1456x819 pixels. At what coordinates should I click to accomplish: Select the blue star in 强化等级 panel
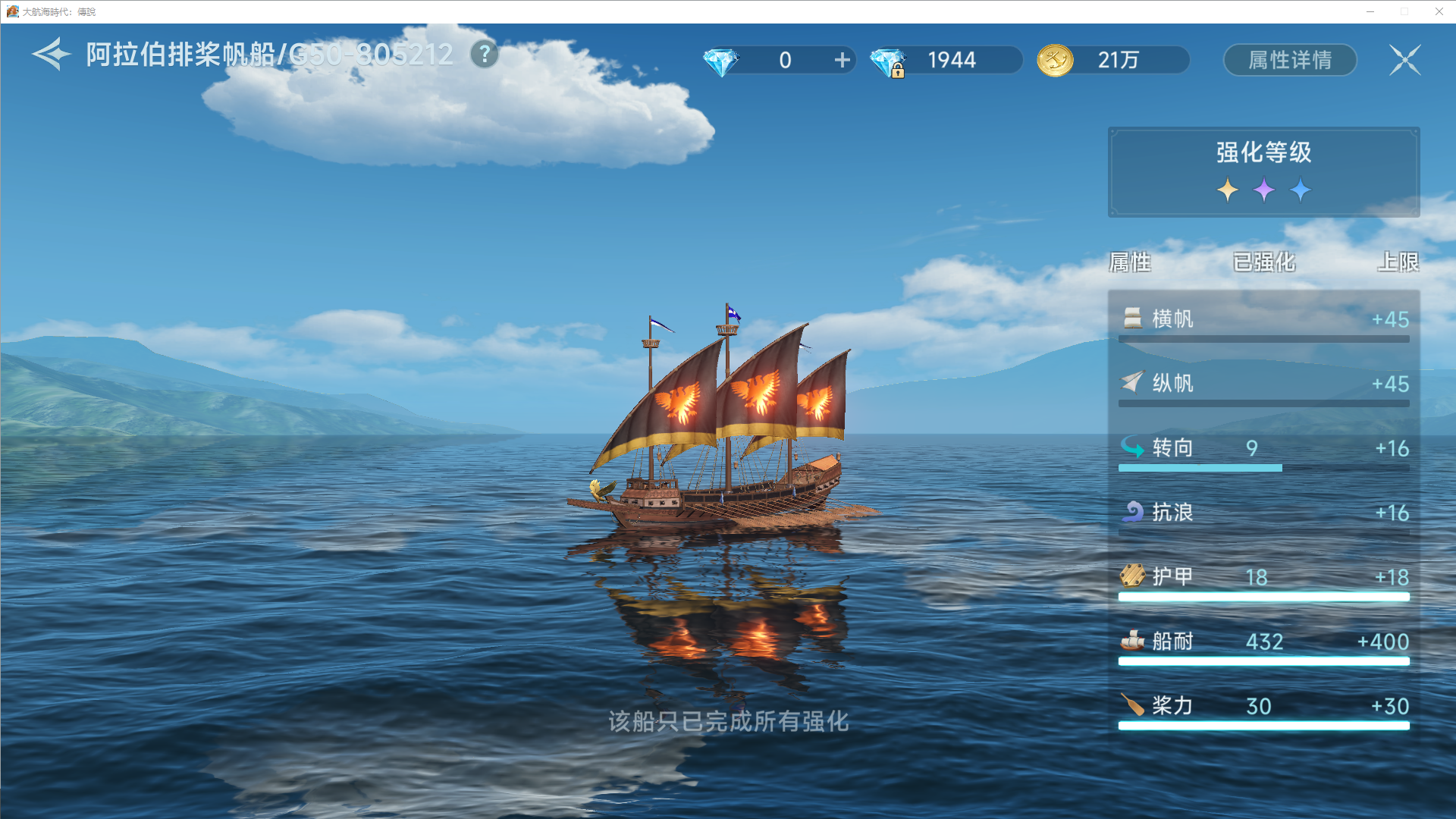1301,190
